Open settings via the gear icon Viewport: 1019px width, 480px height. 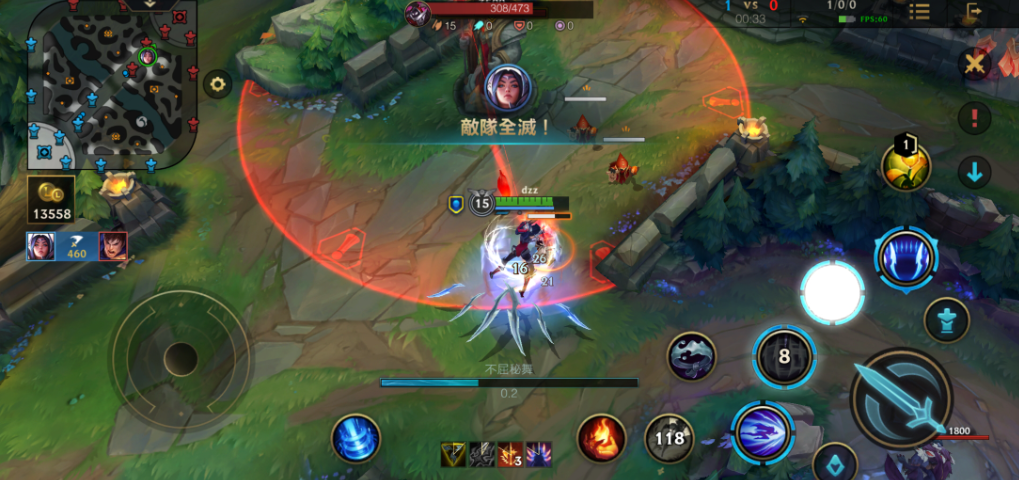[x=217, y=84]
